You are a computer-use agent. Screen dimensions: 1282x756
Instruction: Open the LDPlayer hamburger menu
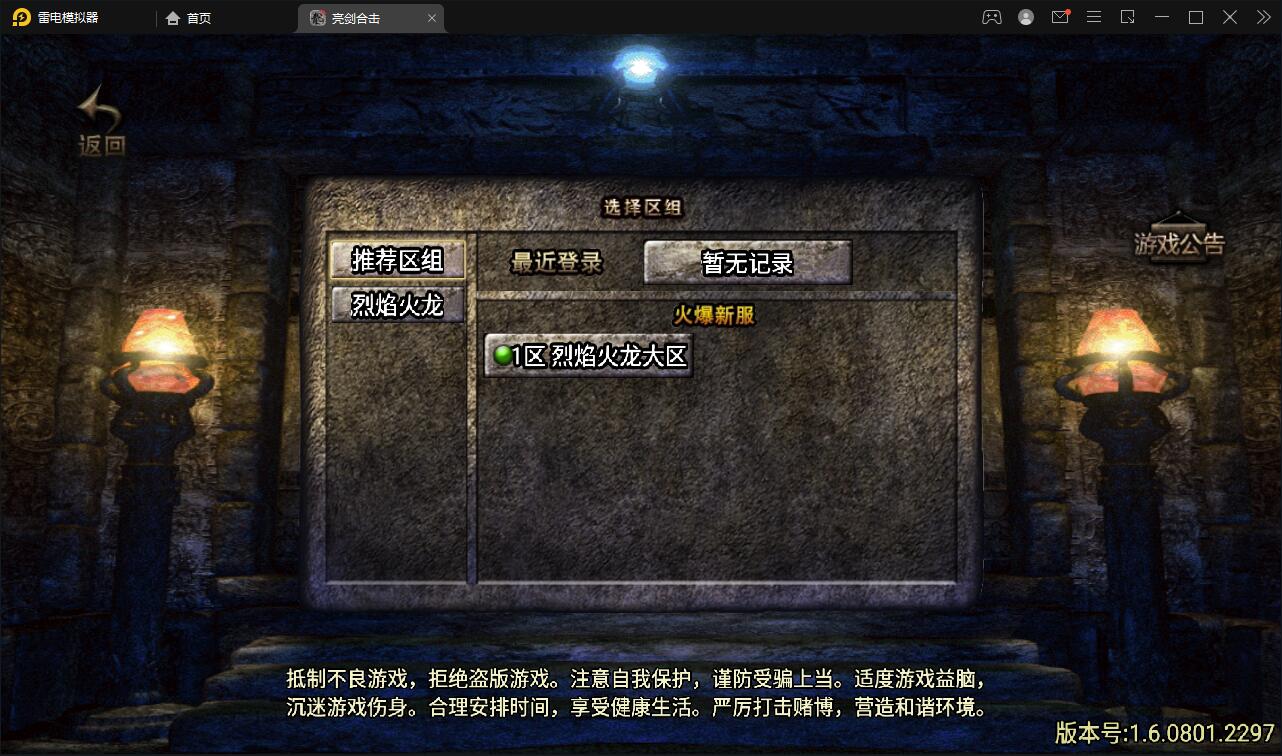click(x=1094, y=17)
